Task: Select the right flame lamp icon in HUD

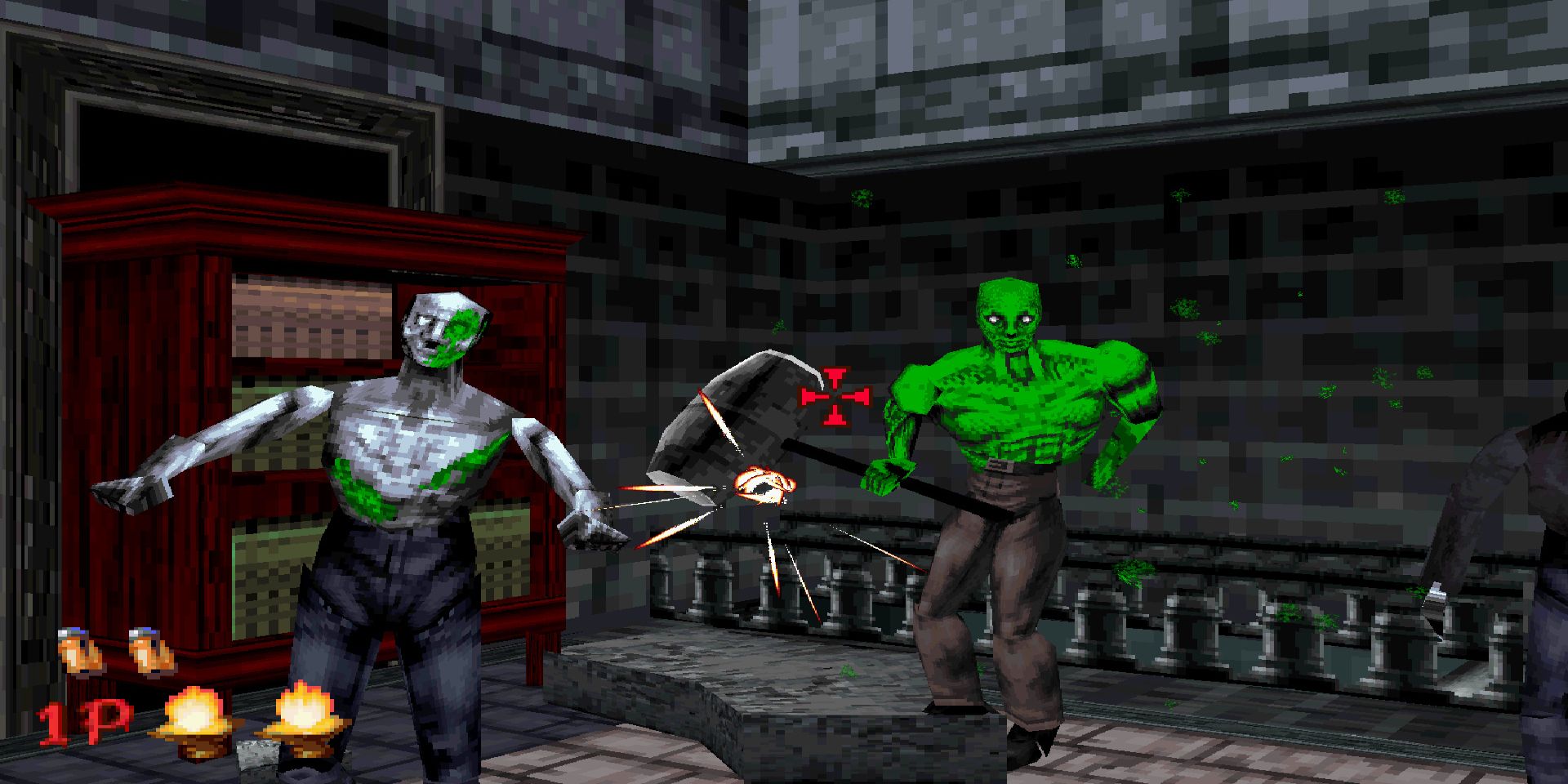Action: coord(306,710)
